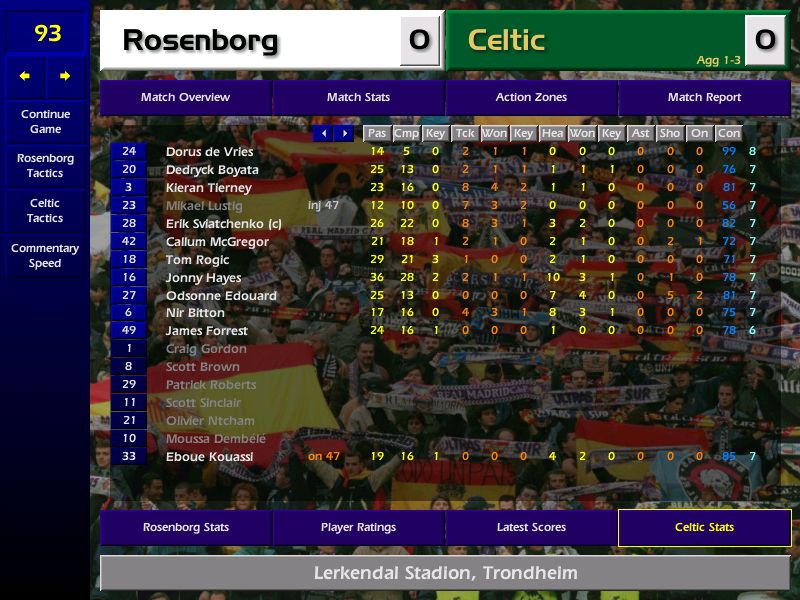The height and width of the screenshot is (600, 800).
Task: Select the Celtic Stats tab
Action: 704,527
